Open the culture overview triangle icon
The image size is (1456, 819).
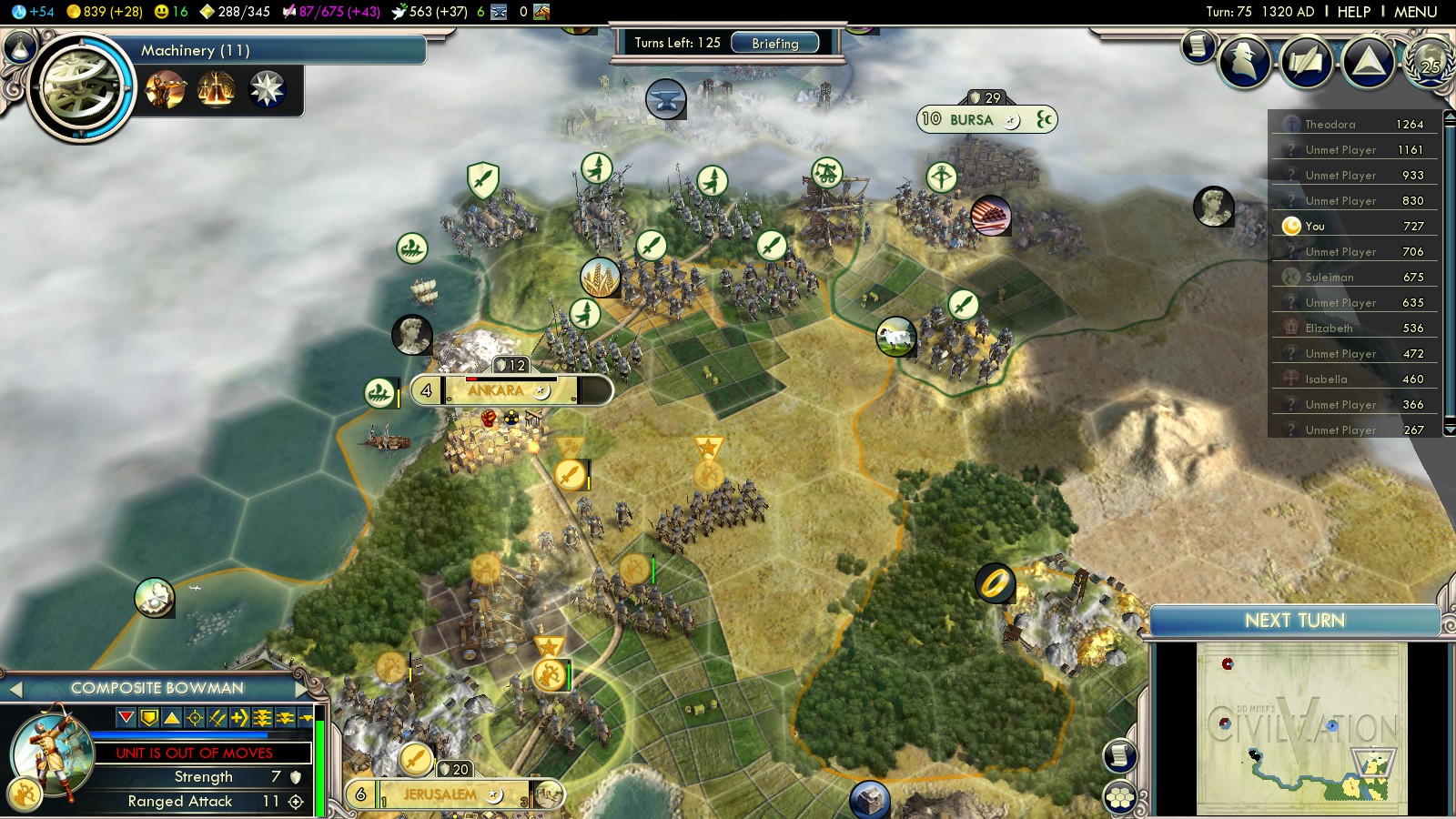click(x=1368, y=62)
